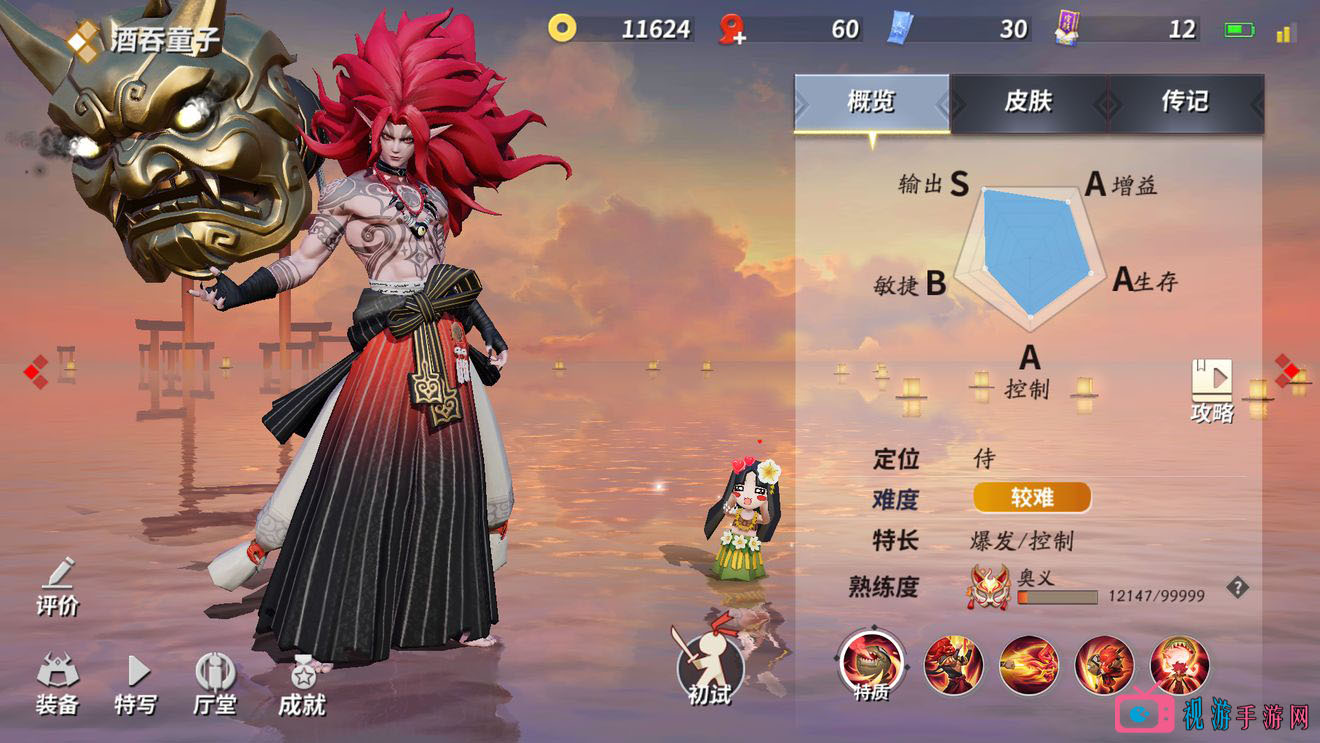Click the proficiency question mark help icon

pyautogui.click(x=1238, y=588)
